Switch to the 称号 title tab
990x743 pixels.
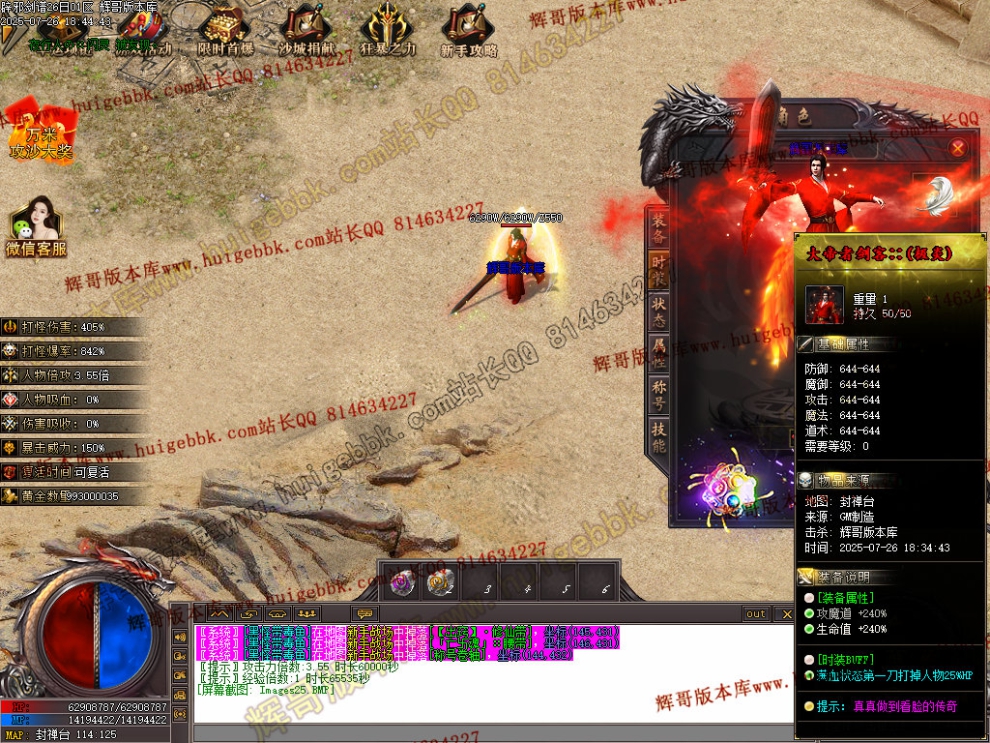(659, 394)
